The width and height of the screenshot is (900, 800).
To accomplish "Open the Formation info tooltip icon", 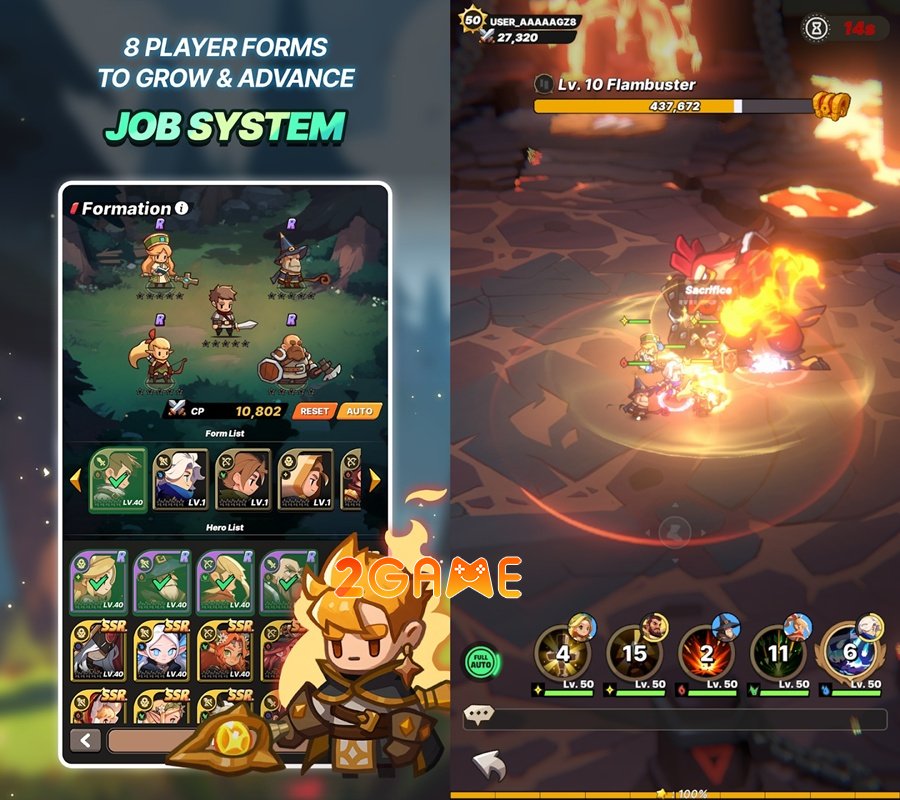I will pyautogui.click(x=181, y=208).
